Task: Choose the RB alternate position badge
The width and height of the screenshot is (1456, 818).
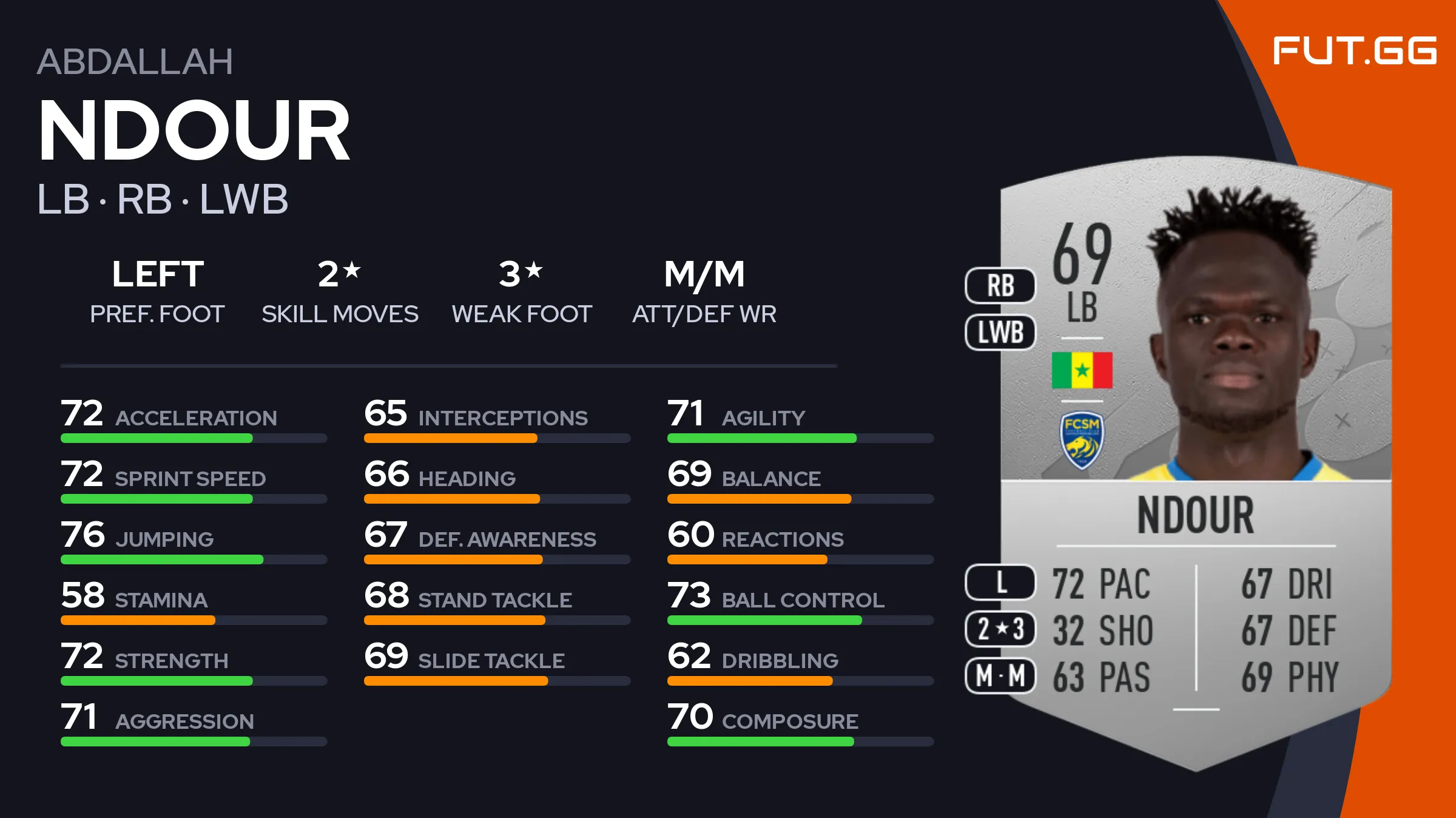Action: 1000,286
